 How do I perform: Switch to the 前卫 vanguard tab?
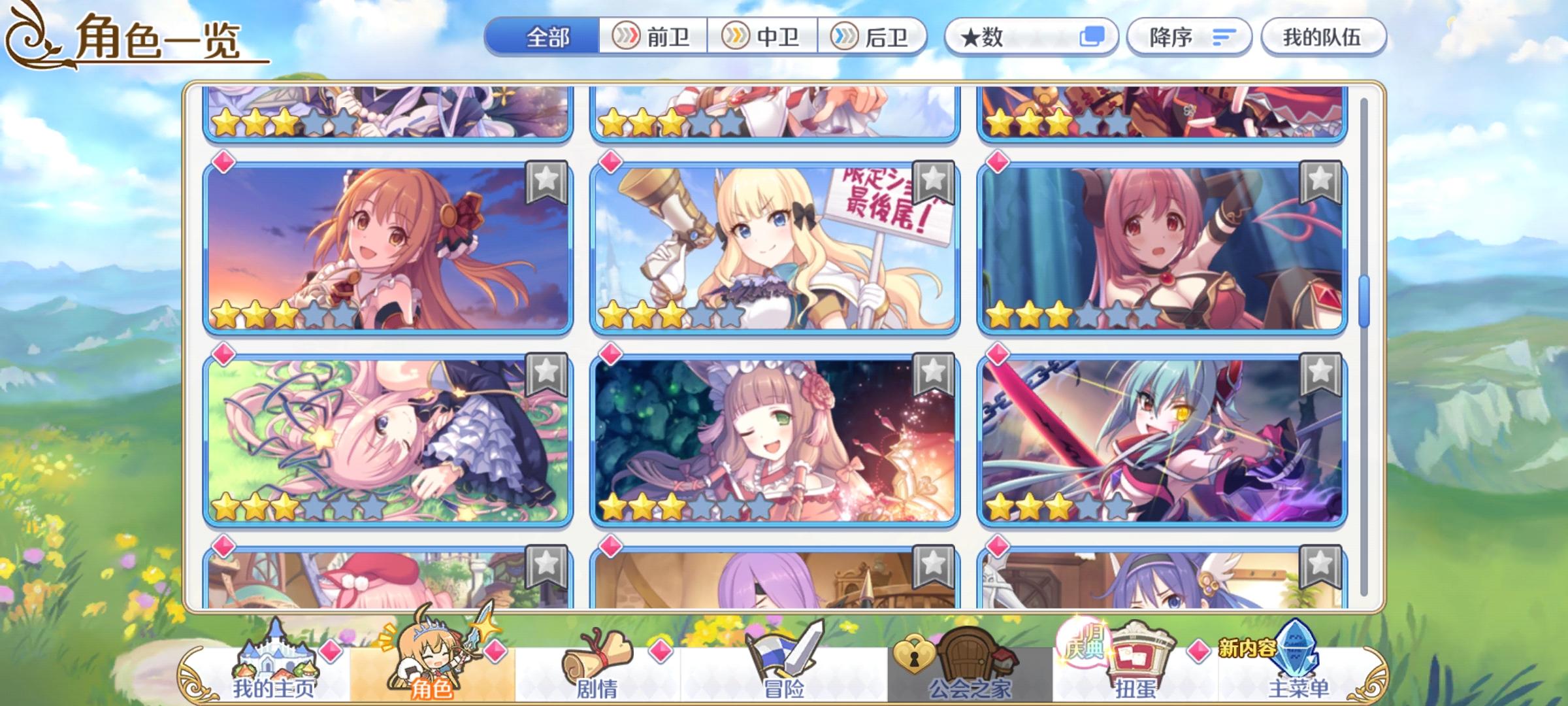(x=654, y=37)
